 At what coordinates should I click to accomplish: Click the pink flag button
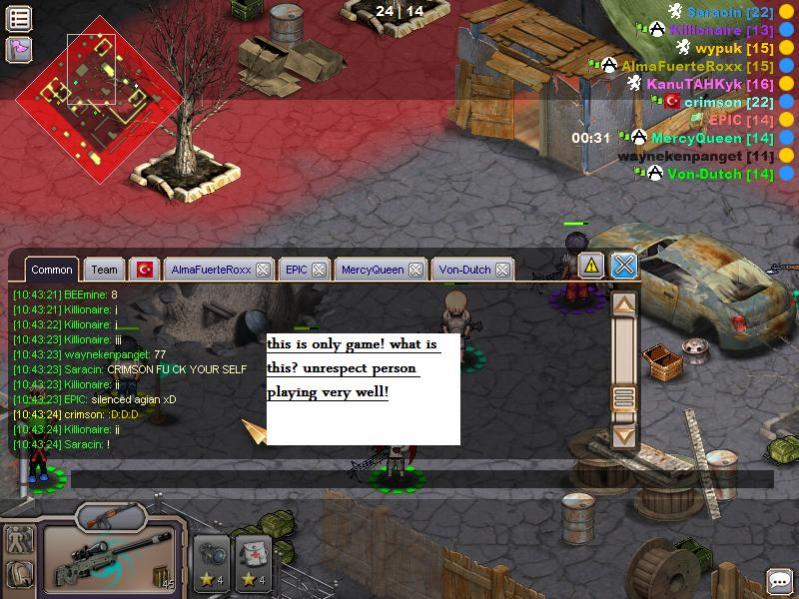(19, 48)
